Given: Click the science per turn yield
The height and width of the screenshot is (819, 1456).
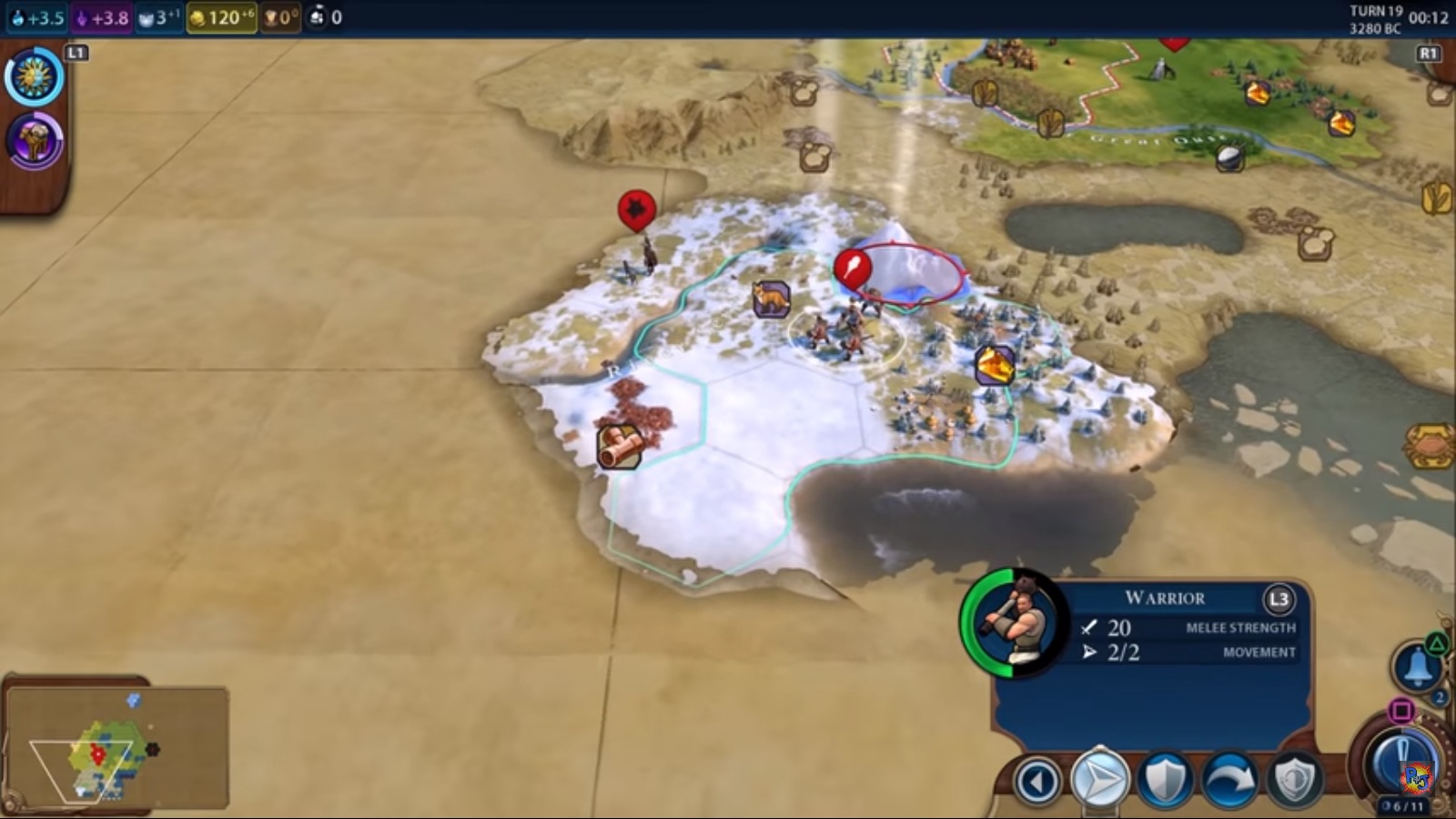Looking at the screenshot, I should (x=38, y=17).
